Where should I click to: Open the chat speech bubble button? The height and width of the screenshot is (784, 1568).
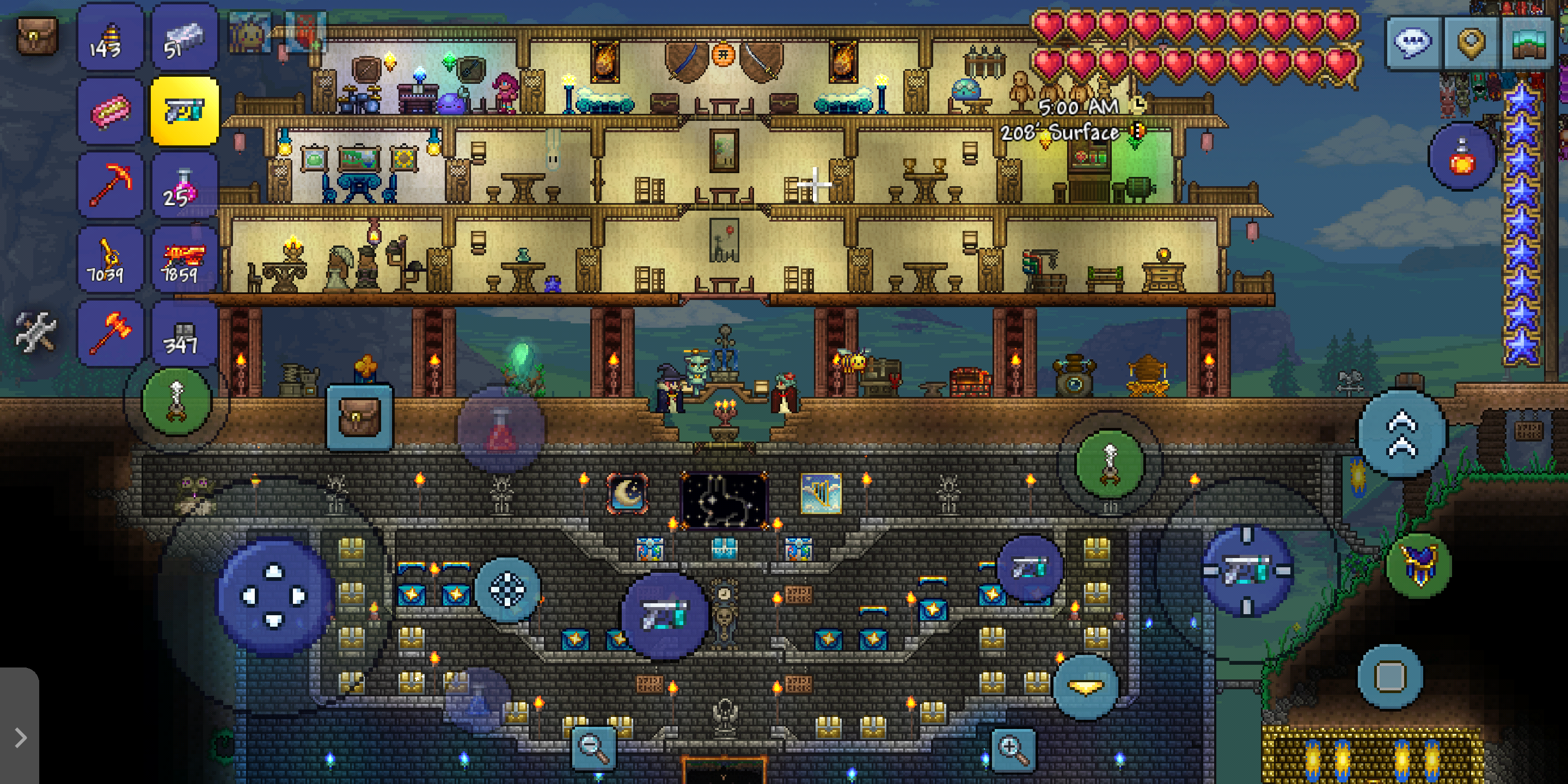tap(1413, 42)
